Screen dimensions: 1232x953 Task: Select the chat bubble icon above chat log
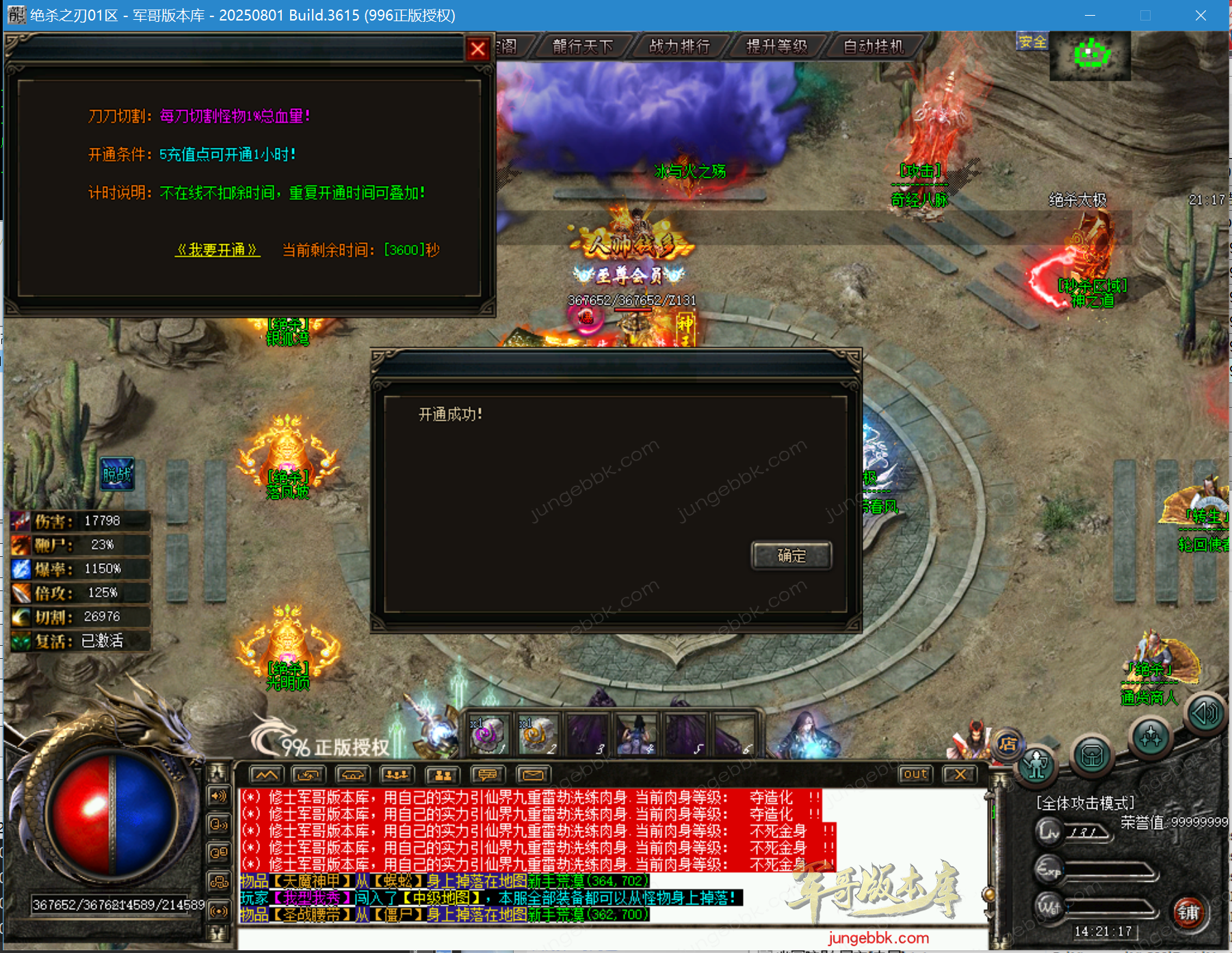click(487, 774)
